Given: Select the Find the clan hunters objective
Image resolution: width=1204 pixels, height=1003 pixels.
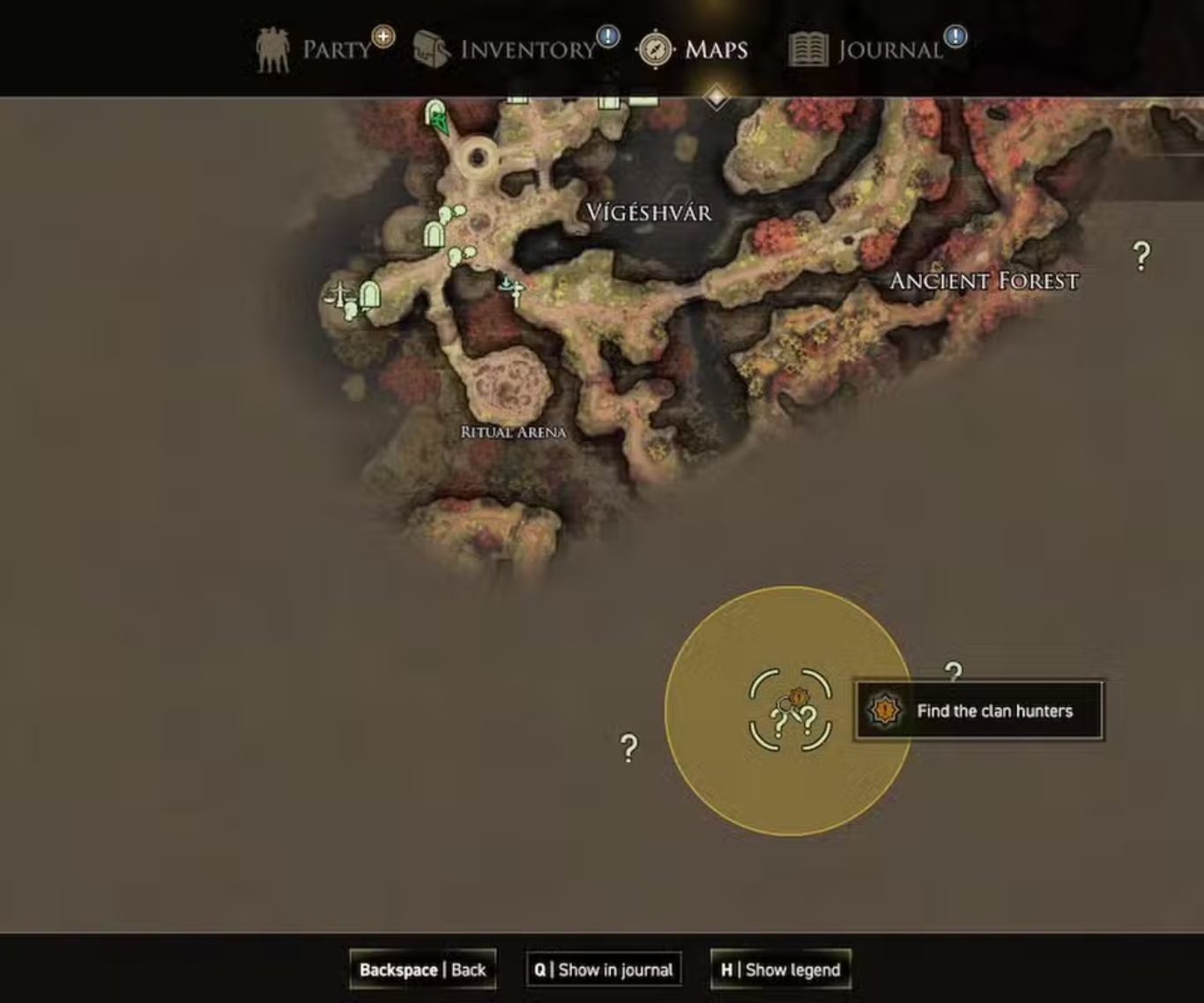Looking at the screenshot, I should (x=978, y=710).
